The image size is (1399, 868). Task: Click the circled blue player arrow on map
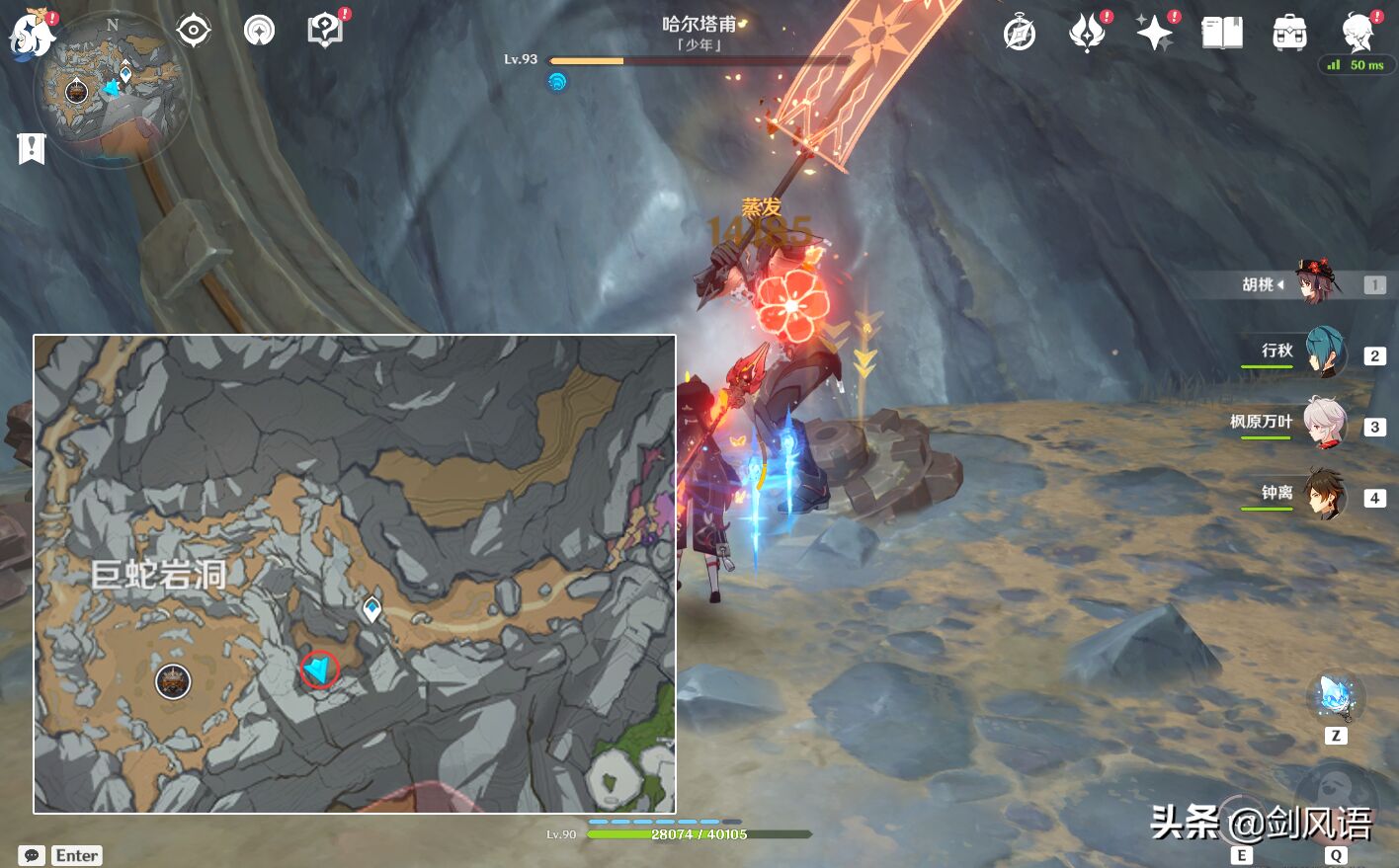319,670
